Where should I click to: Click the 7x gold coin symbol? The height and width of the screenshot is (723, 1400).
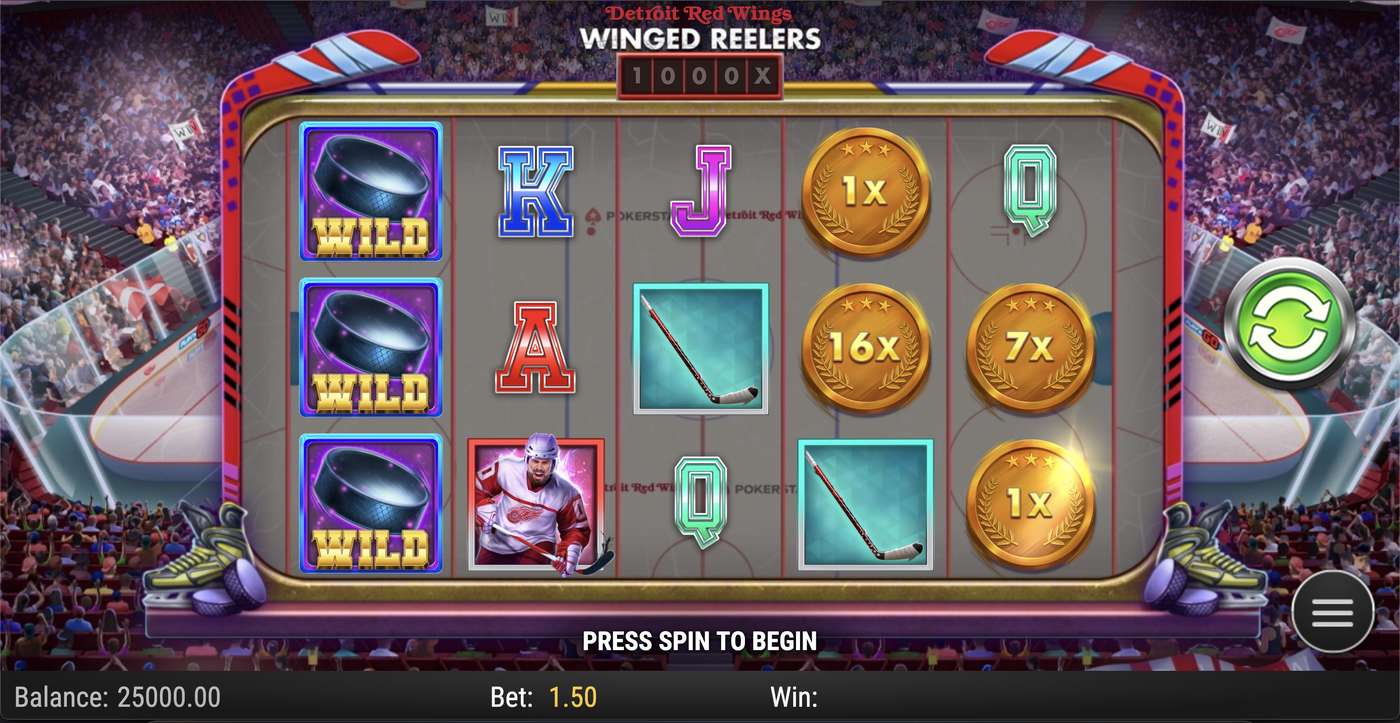click(1030, 349)
